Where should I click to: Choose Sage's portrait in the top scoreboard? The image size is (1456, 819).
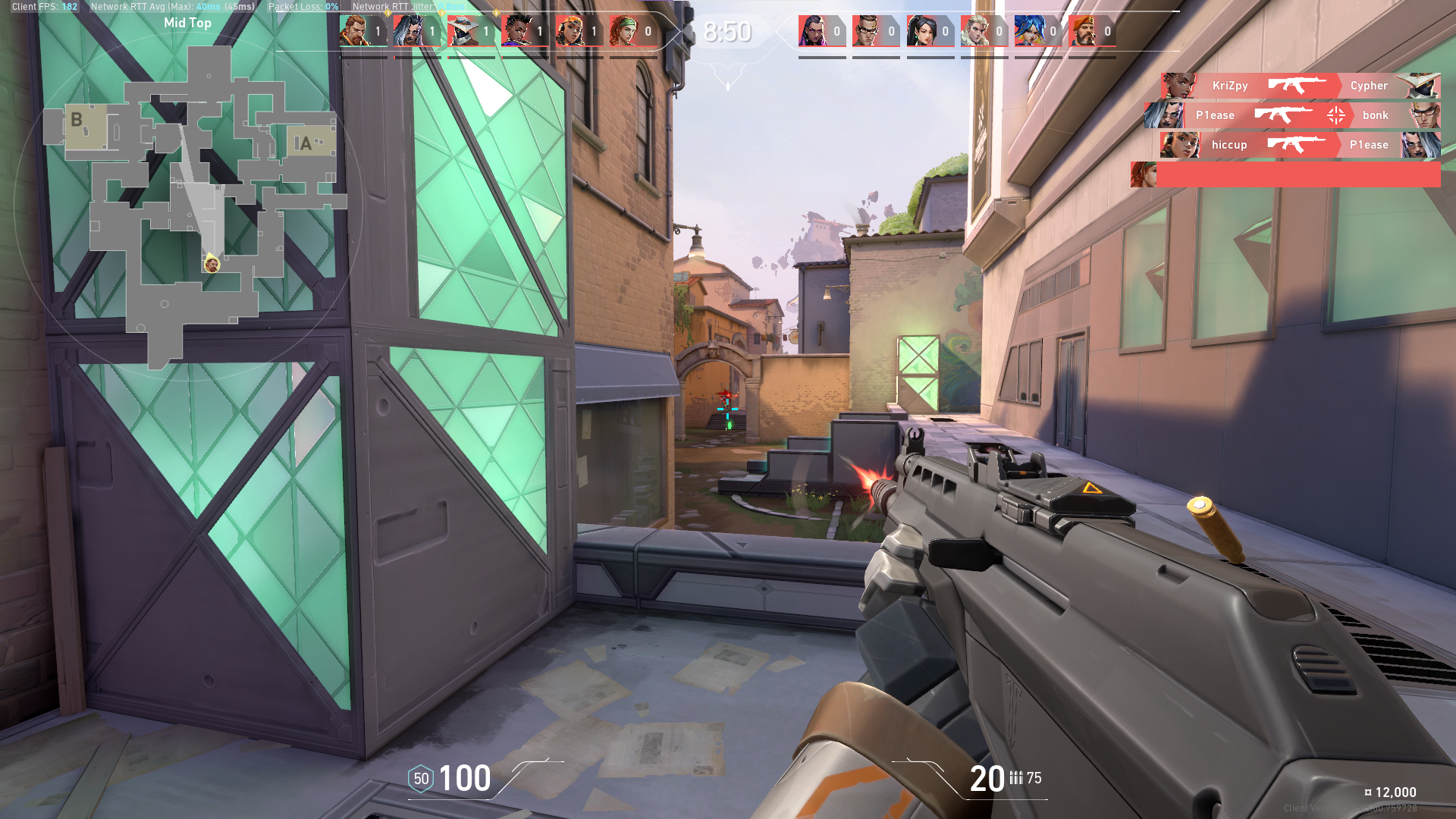[919, 32]
